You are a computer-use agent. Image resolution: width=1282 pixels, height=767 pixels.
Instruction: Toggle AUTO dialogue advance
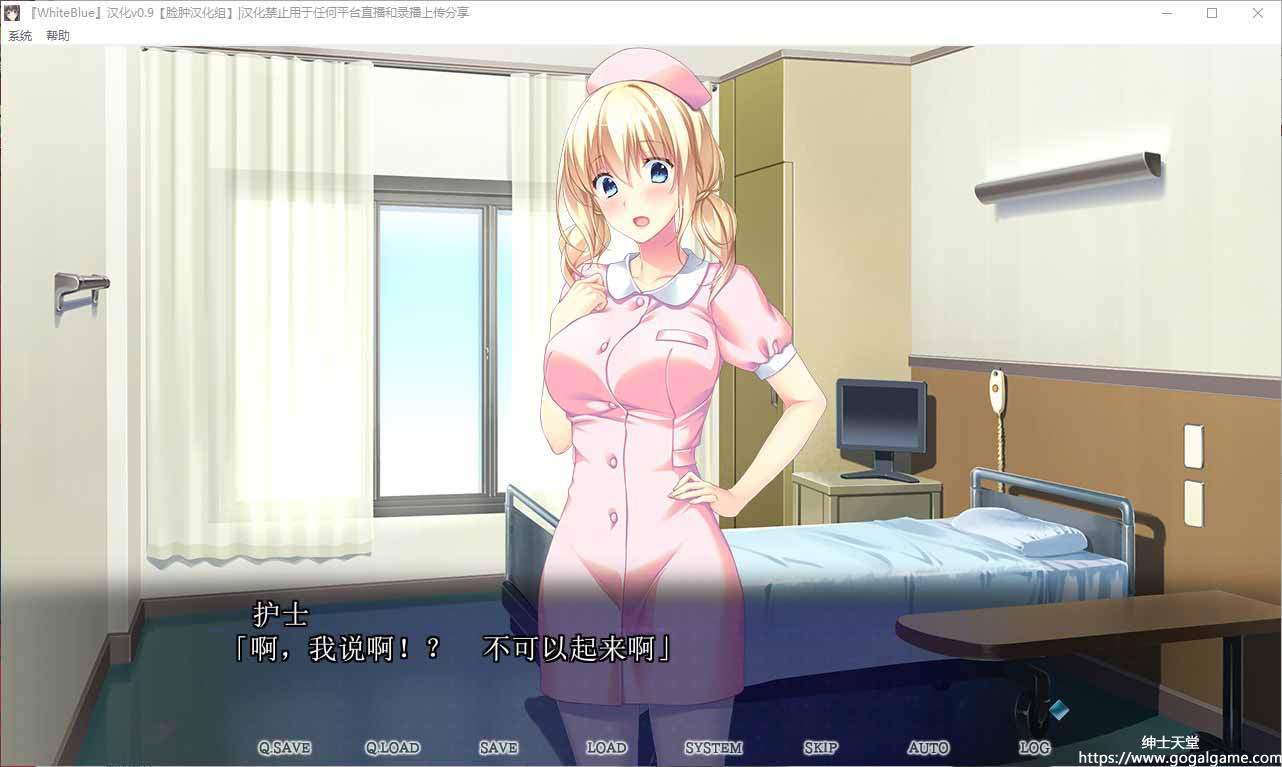[x=928, y=748]
